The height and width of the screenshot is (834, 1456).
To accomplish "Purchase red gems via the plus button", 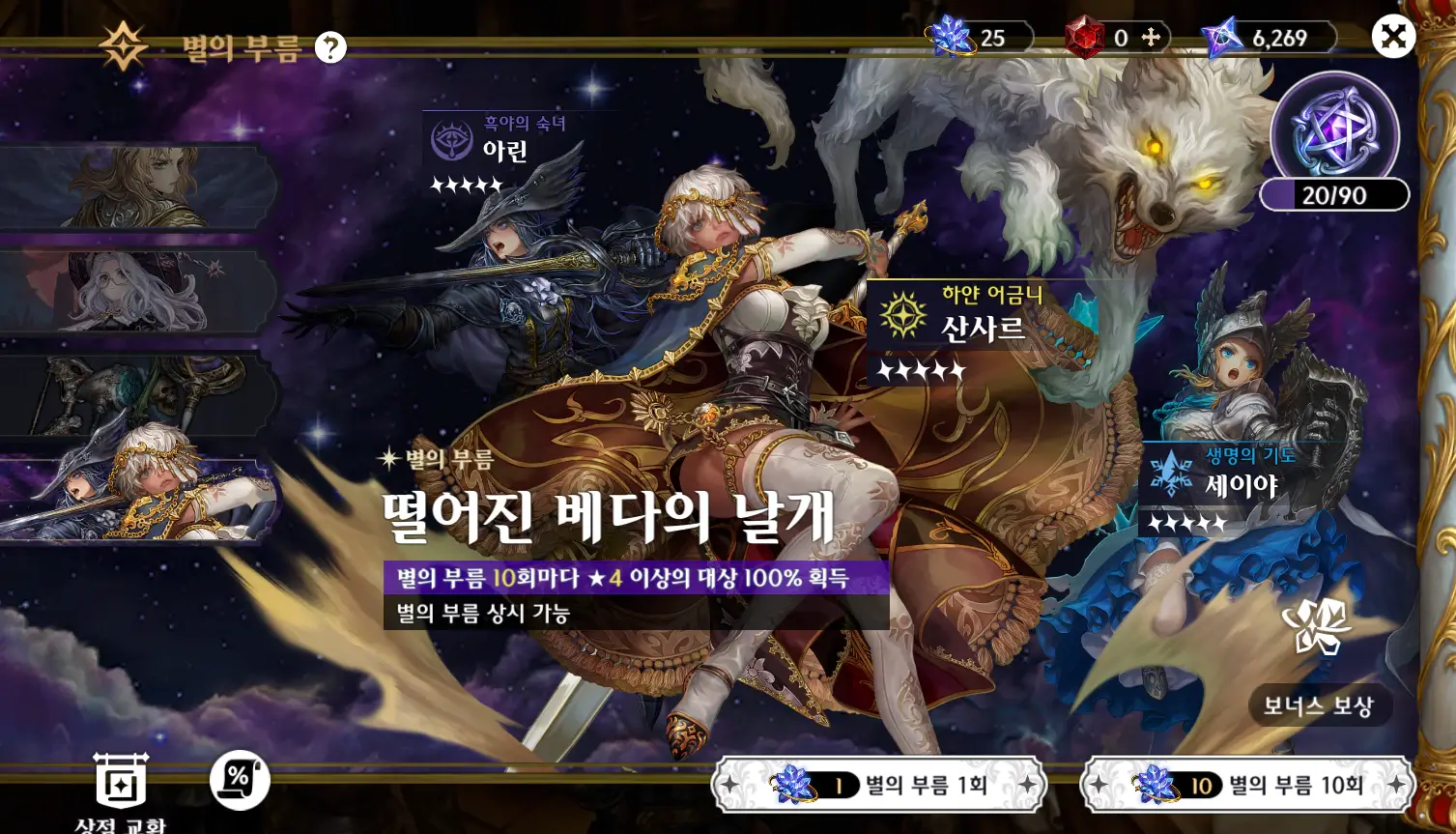I will (x=1153, y=39).
